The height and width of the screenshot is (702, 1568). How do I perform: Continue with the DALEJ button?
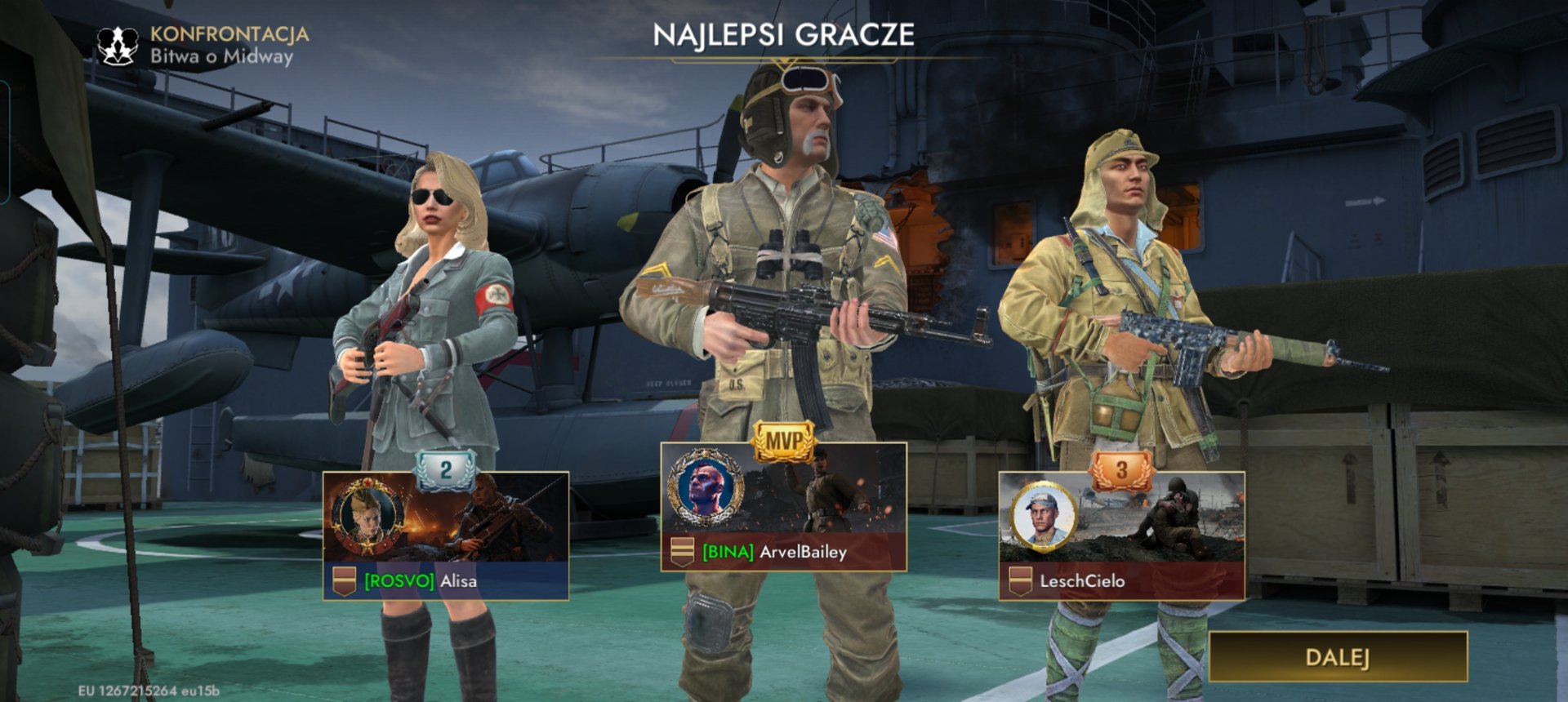coord(1338,657)
